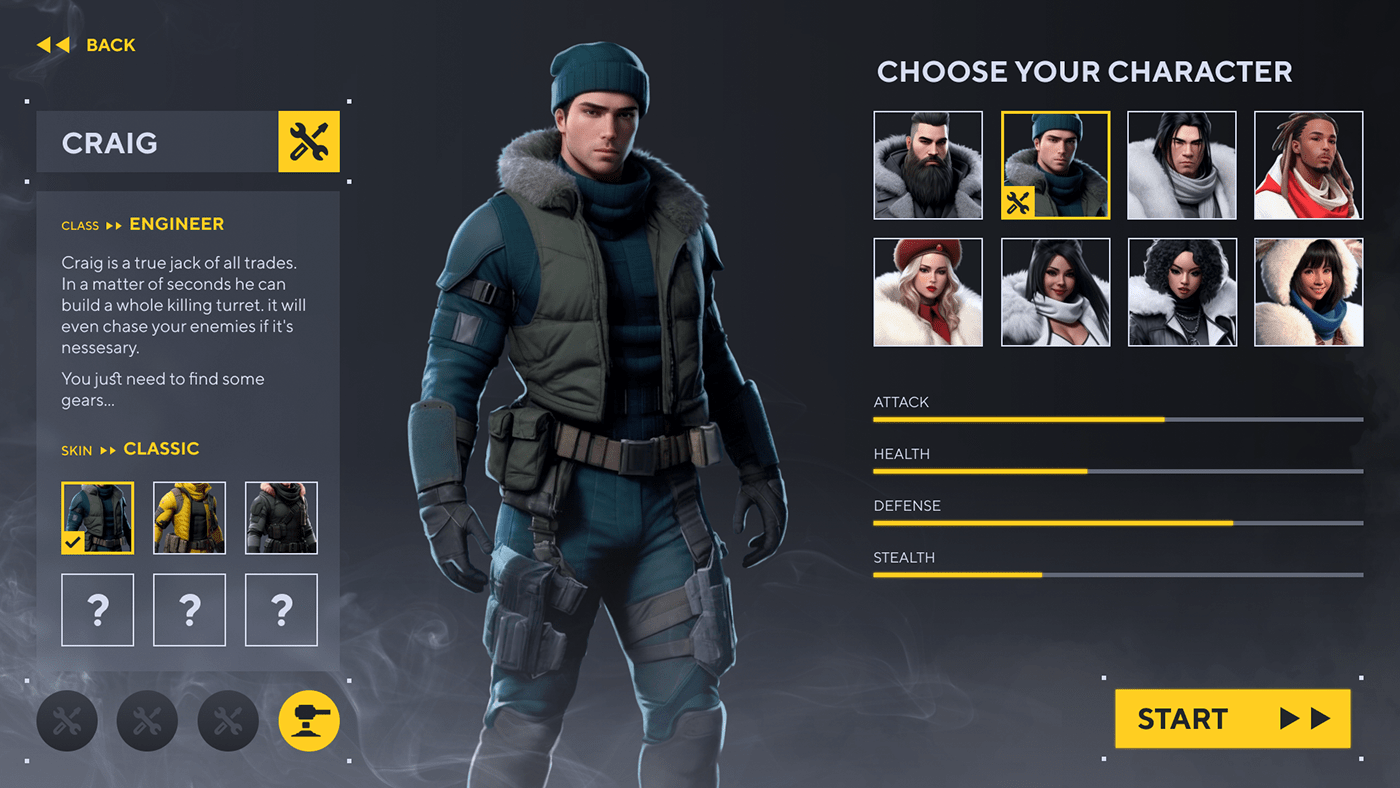
Task: Select the straight black-haired woman in white scarf
Action: click(x=1055, y=292)
